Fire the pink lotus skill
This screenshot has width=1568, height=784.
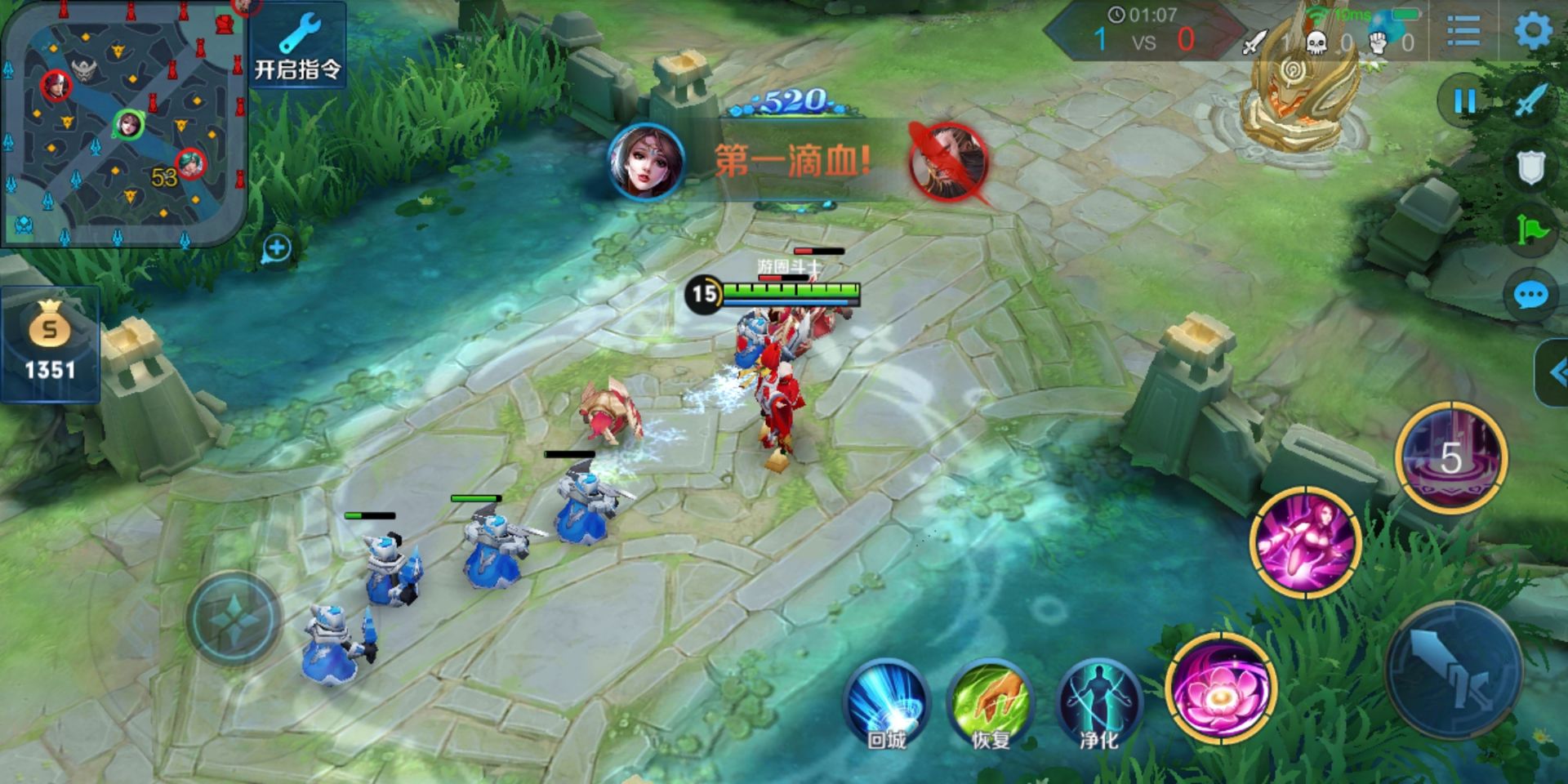coord(1221,690)
